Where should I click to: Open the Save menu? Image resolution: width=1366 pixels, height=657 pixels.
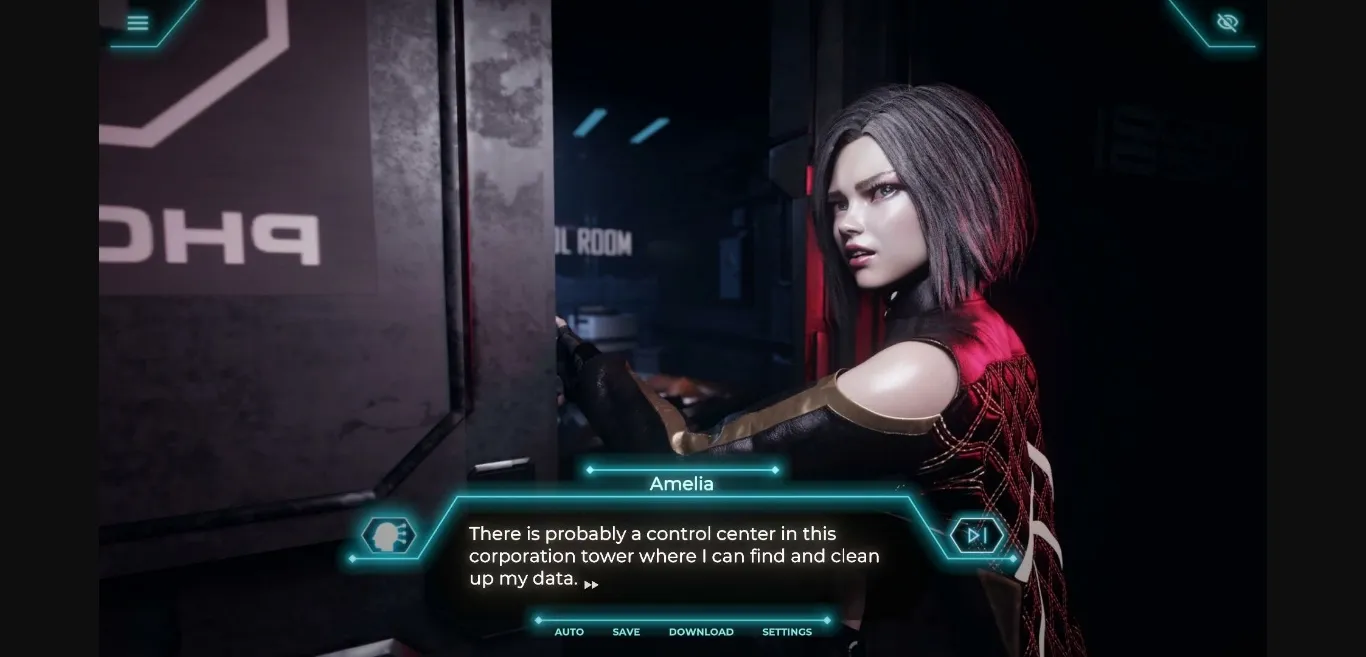pos(626,632)
